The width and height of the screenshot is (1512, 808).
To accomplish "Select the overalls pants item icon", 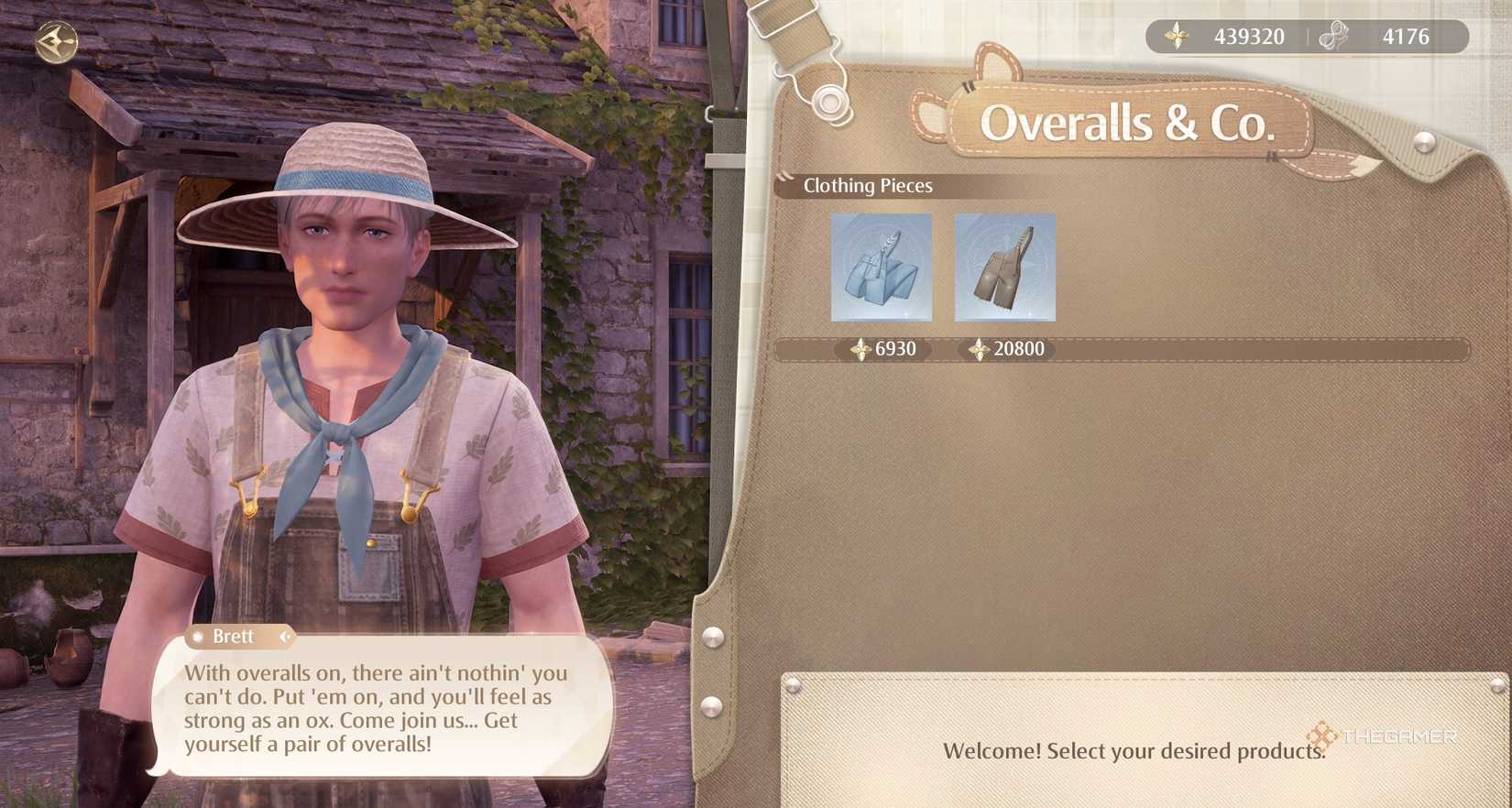I will tap(1004, 268).
